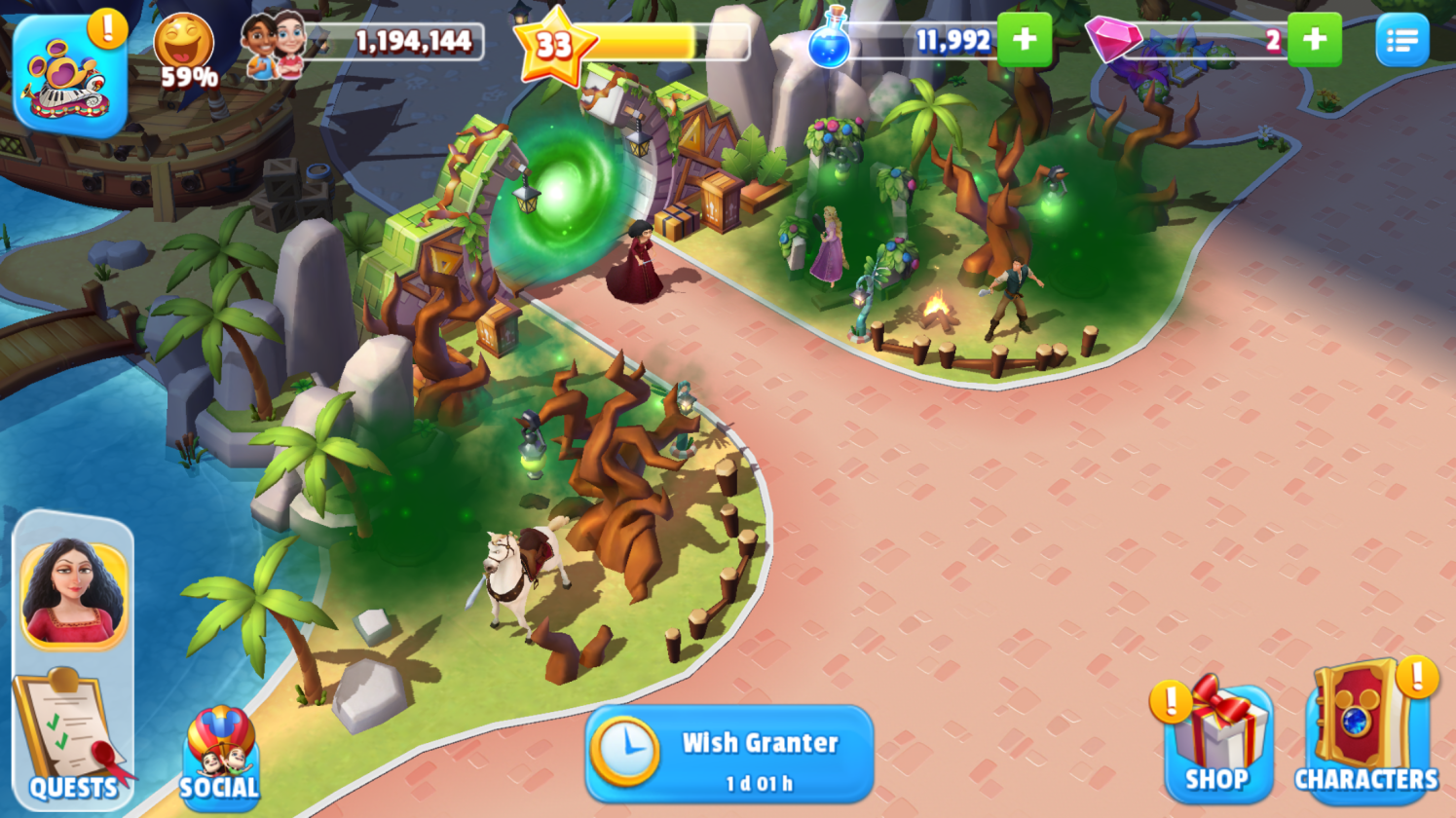Tap the level 33 star badge

click(x=553, y=45)
